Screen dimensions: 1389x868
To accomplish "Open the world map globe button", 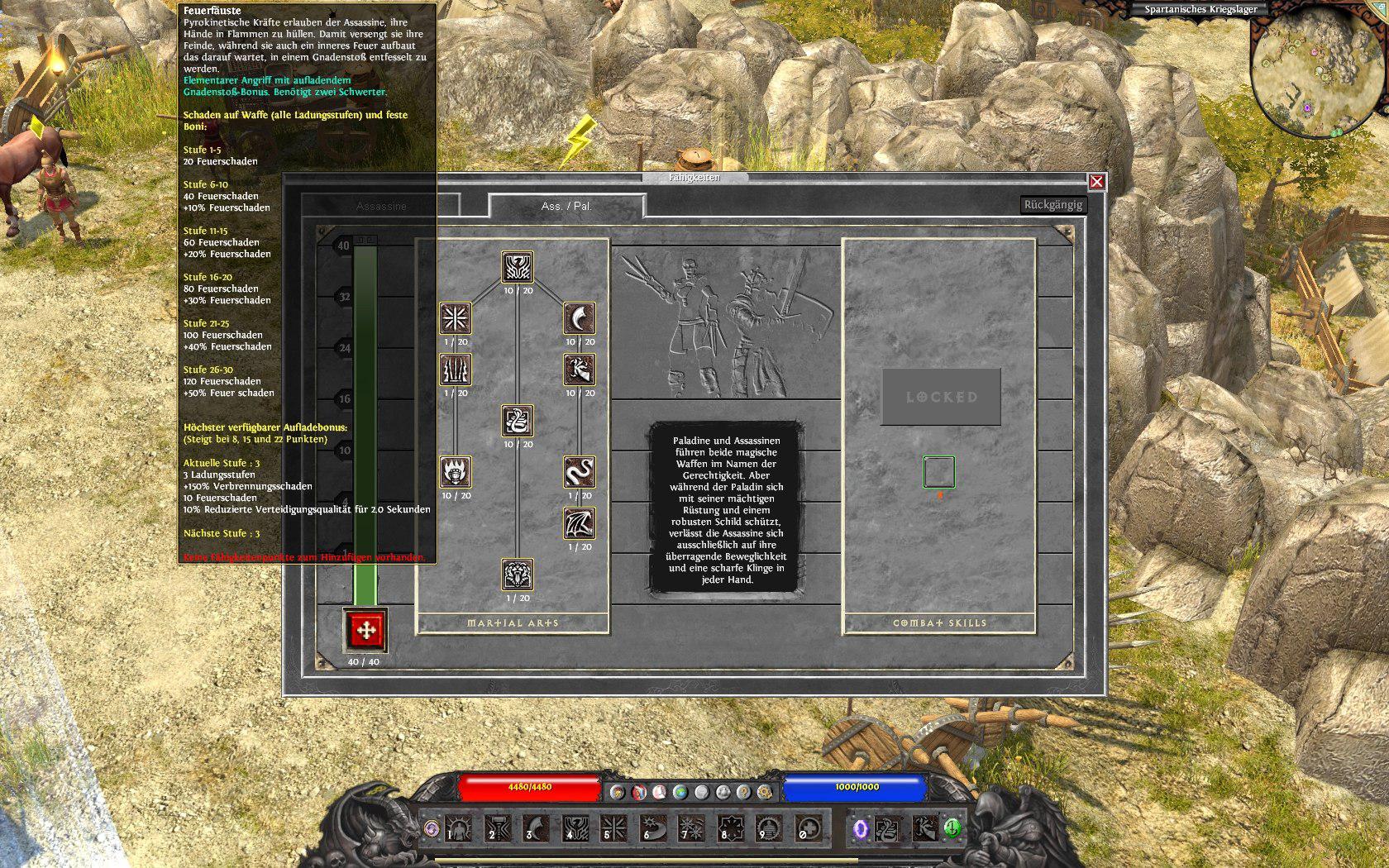I will click(680, 792).
